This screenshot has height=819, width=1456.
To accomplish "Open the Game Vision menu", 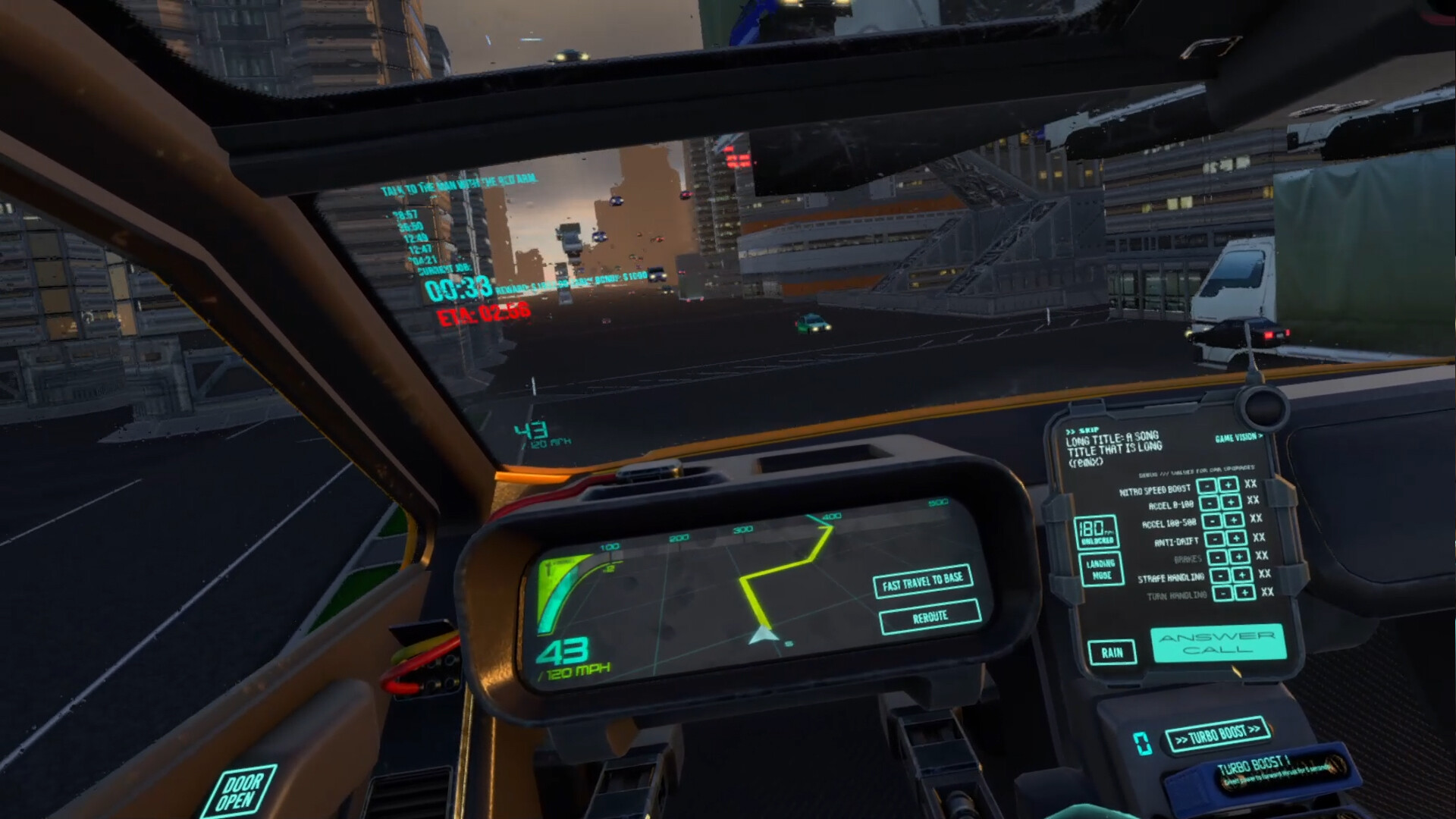I will 1238,438.
